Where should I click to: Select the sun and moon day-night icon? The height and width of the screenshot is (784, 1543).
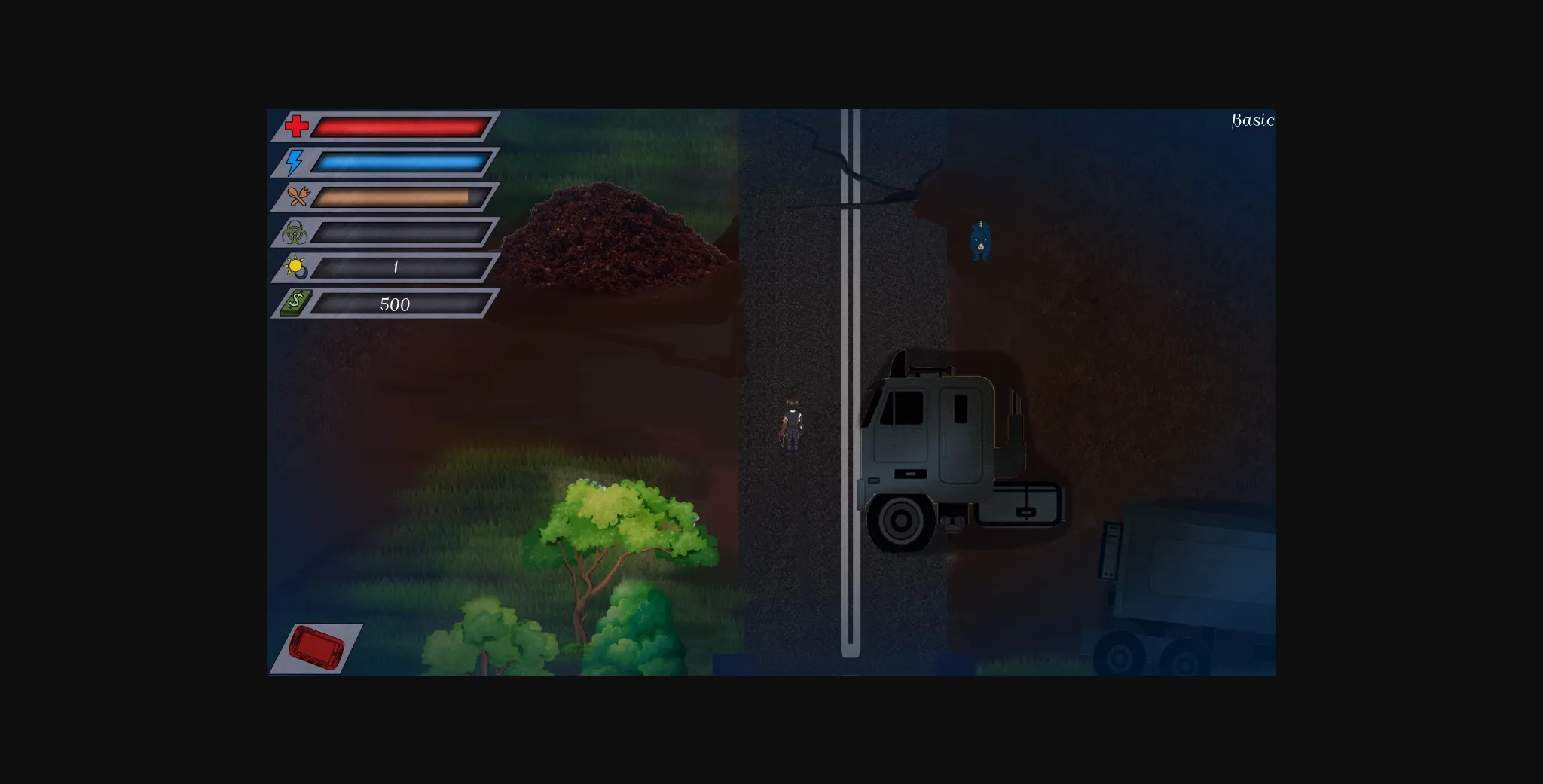(297, 268)
